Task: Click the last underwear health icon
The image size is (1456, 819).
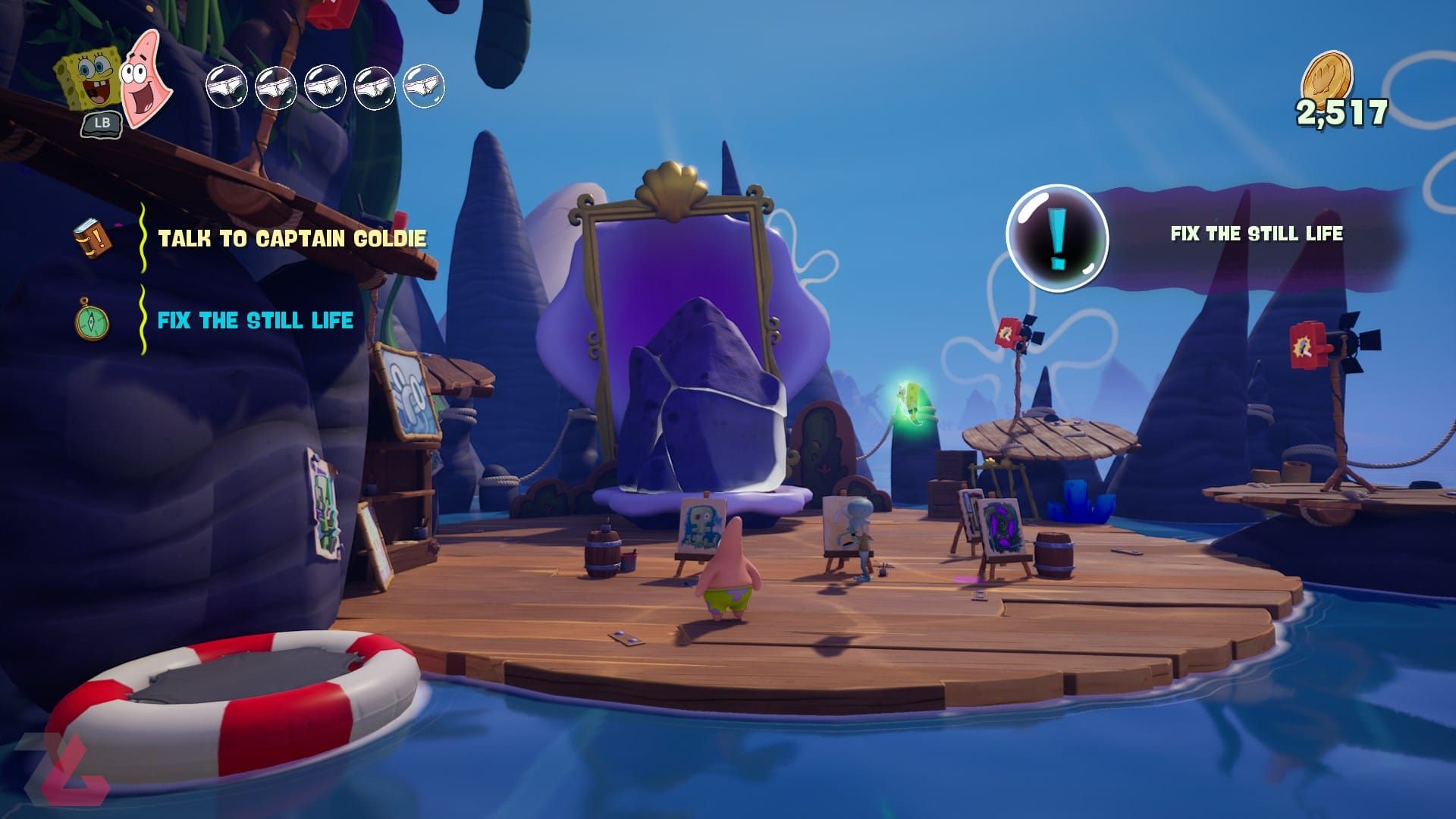Action: point(422,85)
